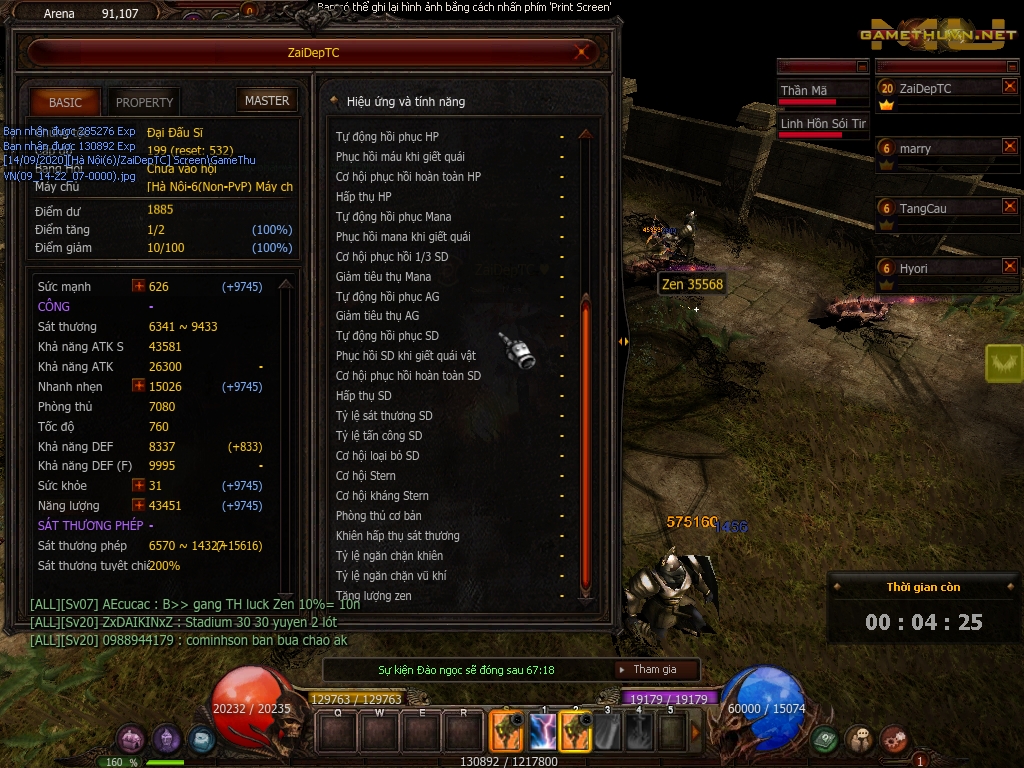Open the green book menu icon
Viewport: 1024px width, 768px height.
(825, 739)
